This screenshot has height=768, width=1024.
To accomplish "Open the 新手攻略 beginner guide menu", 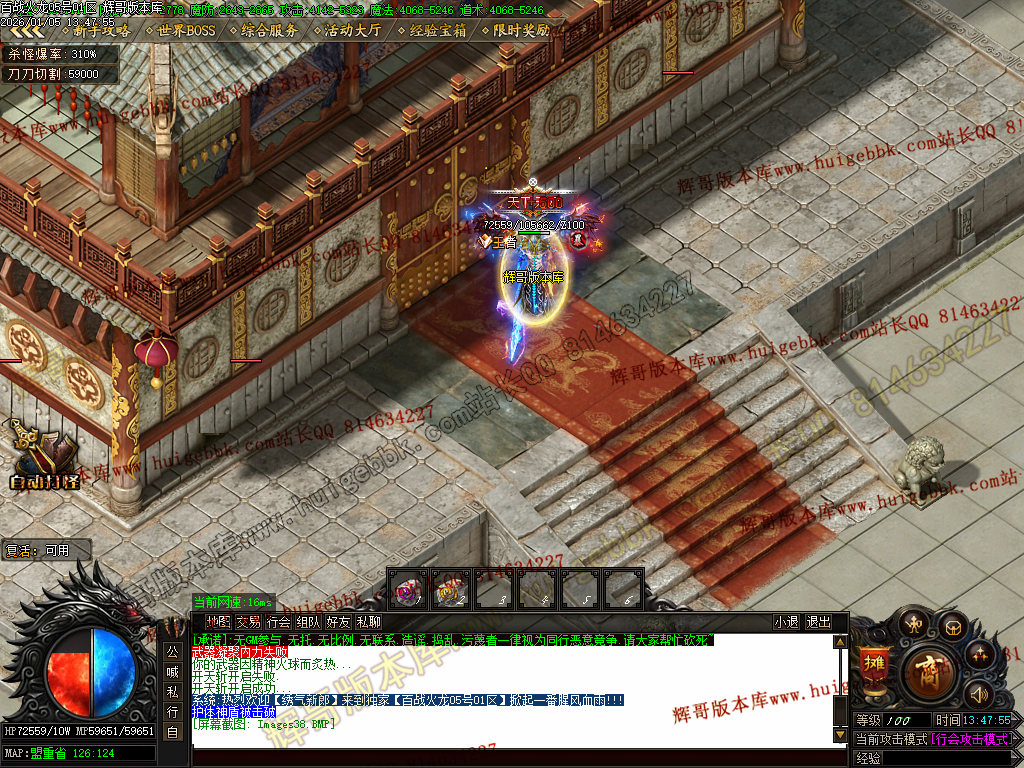I will pos(101,30).
